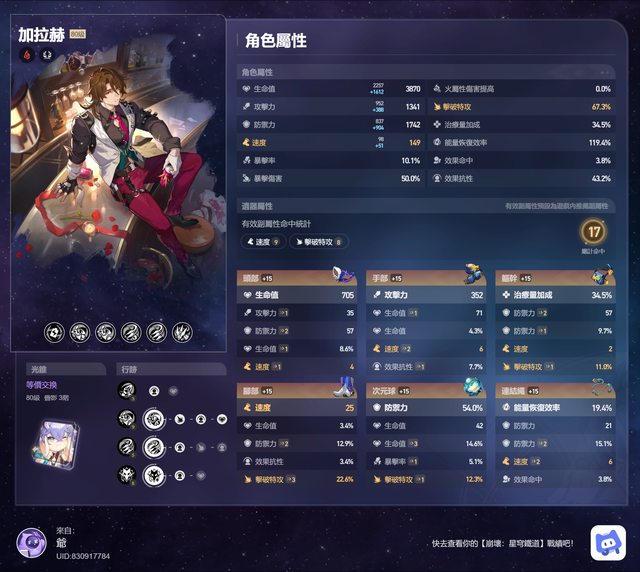Image resolution: width=640 pixels, height=572 pixels.
Task: Select the last eidolon icon below the portrait
Action: click(x=181, y=332)
